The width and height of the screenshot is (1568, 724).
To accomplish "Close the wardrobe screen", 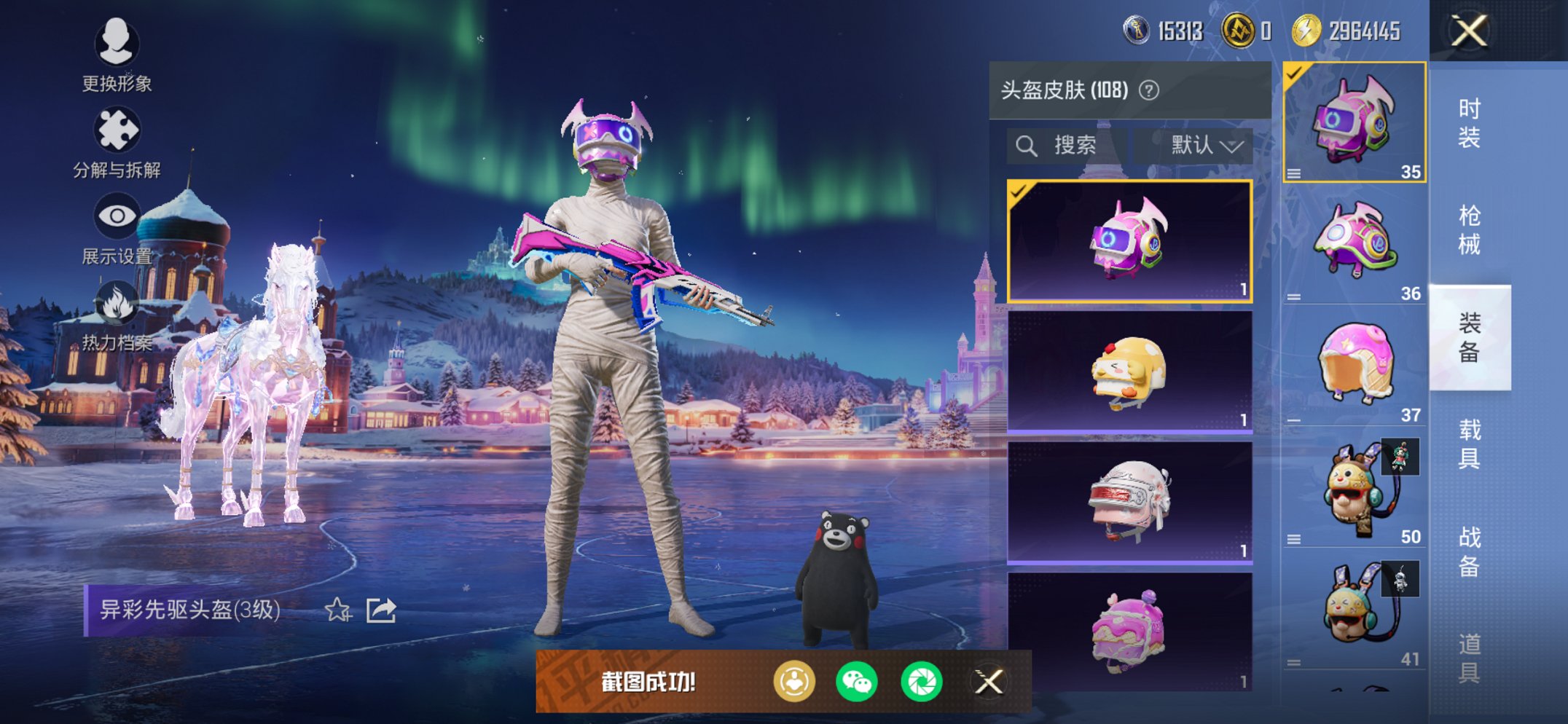I will [1469, 31].
